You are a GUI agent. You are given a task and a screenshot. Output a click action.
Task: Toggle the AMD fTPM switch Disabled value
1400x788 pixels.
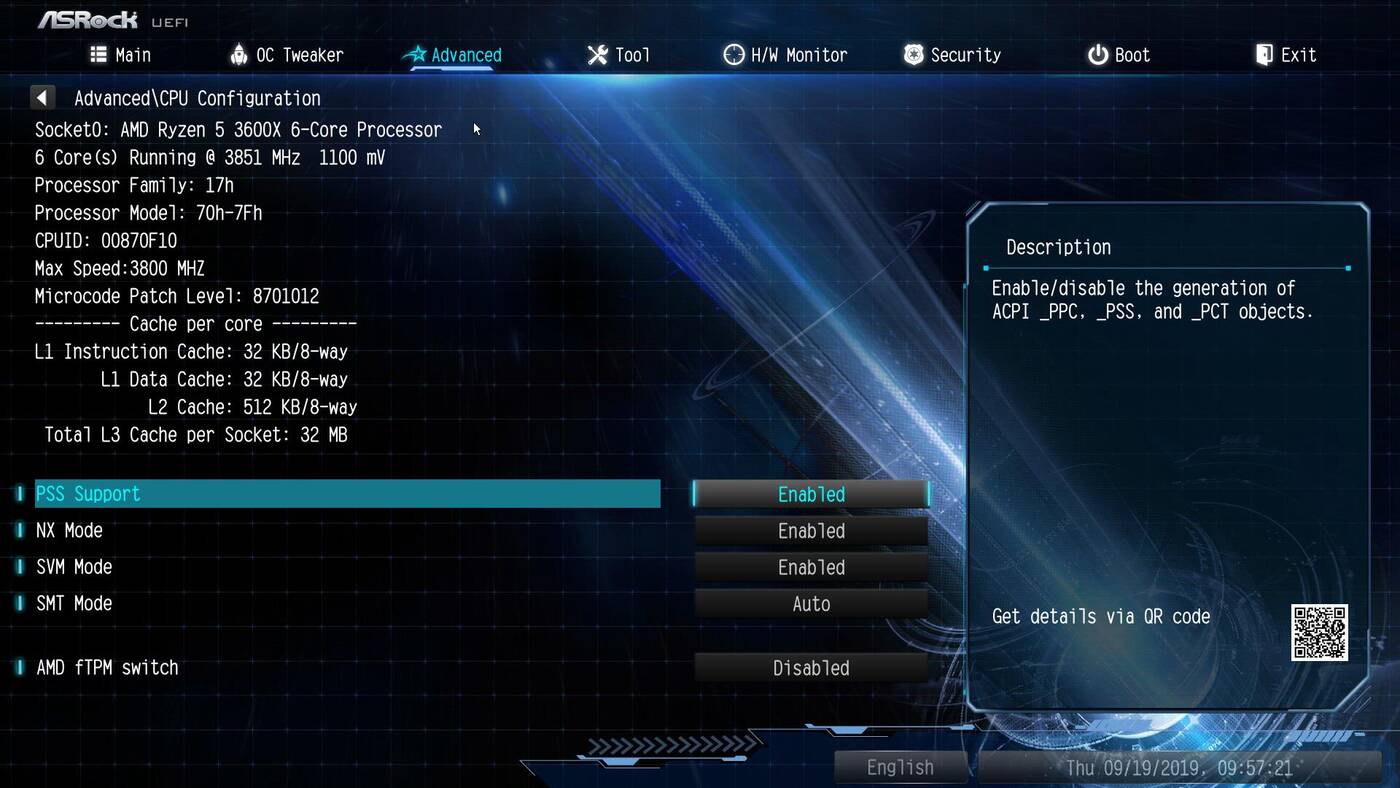[x=811, y=668]
